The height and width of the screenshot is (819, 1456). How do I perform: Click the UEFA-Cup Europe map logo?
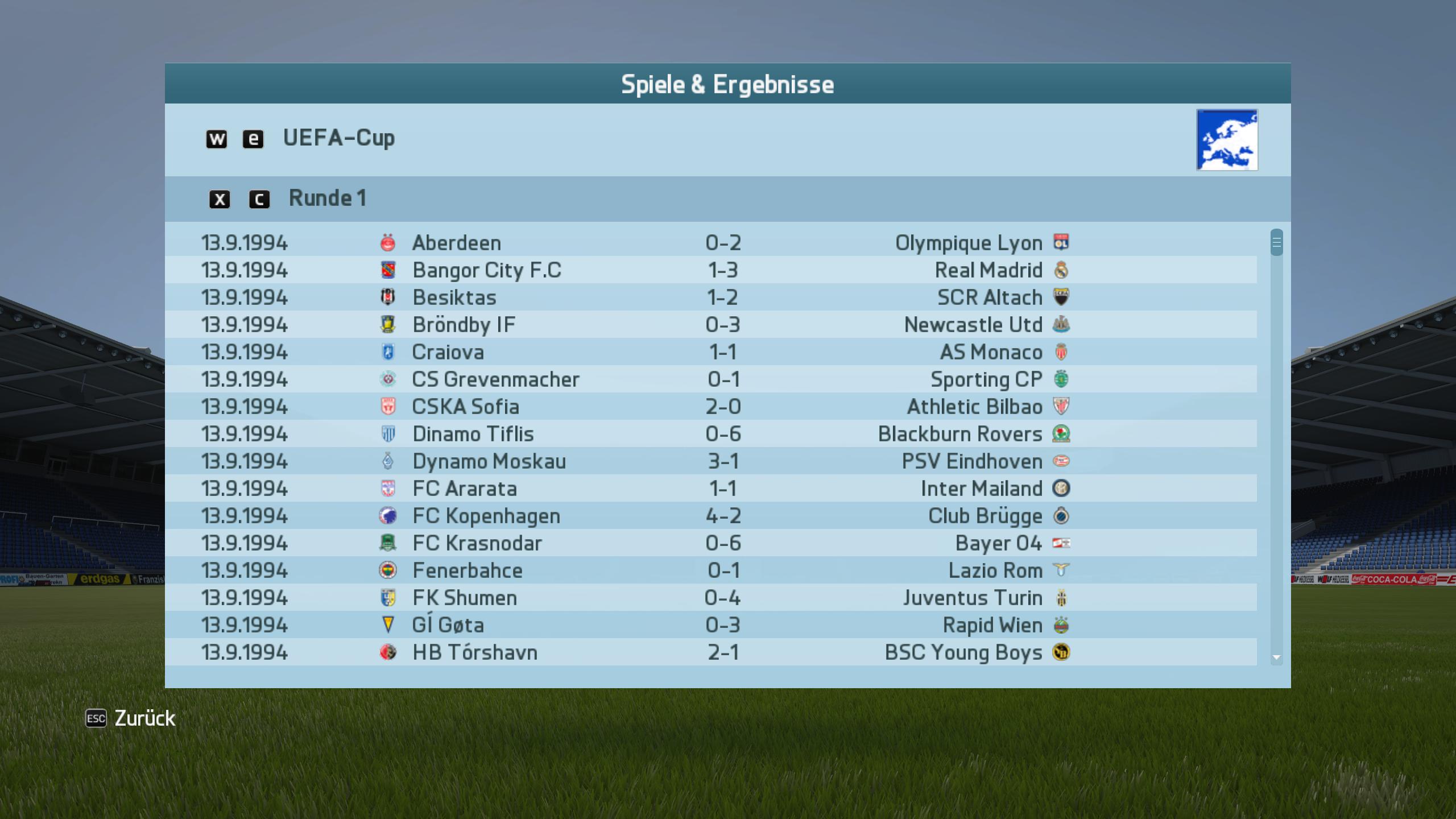click(1227, 140)
